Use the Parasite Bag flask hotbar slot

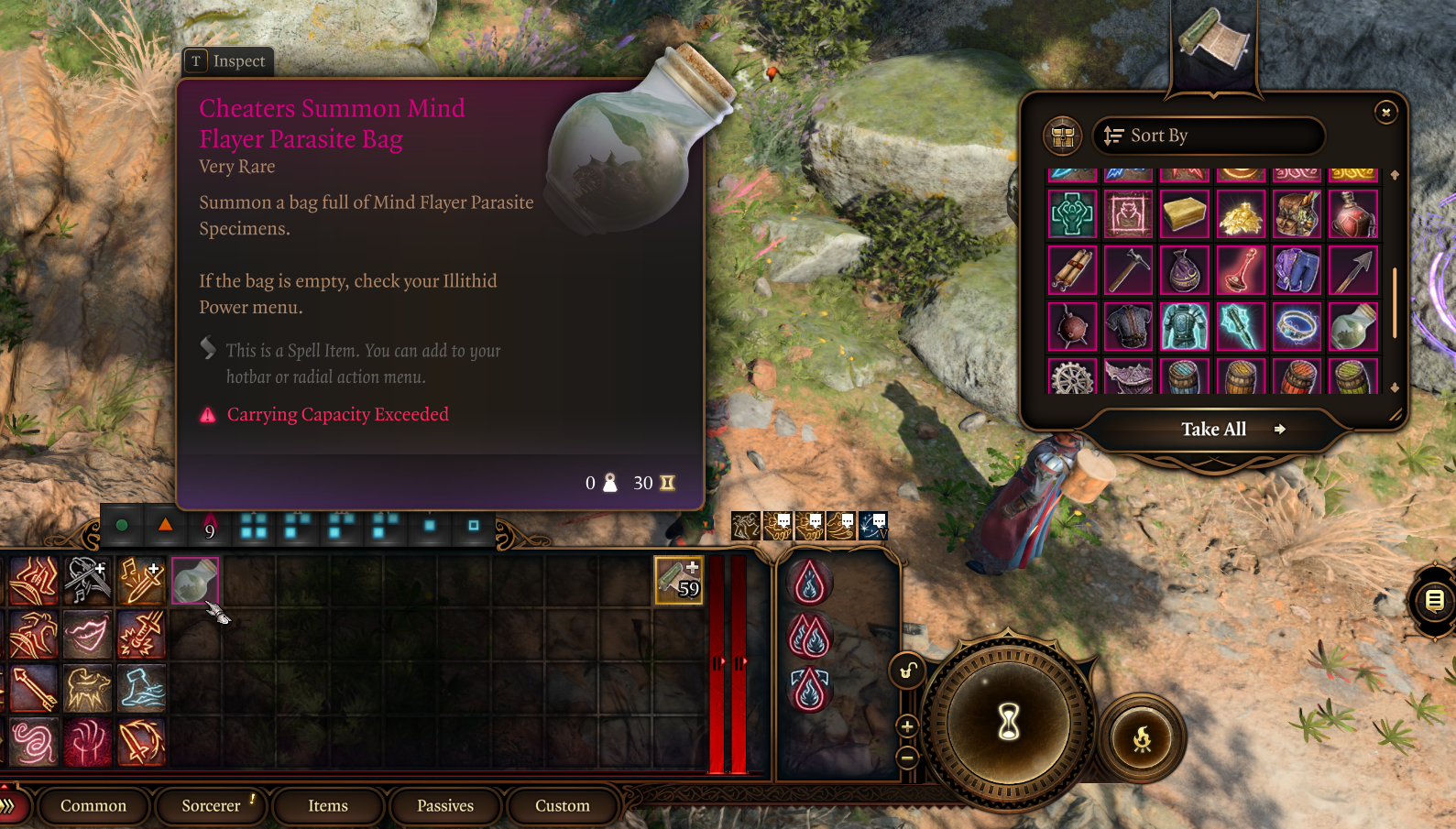tap(194, 581)
